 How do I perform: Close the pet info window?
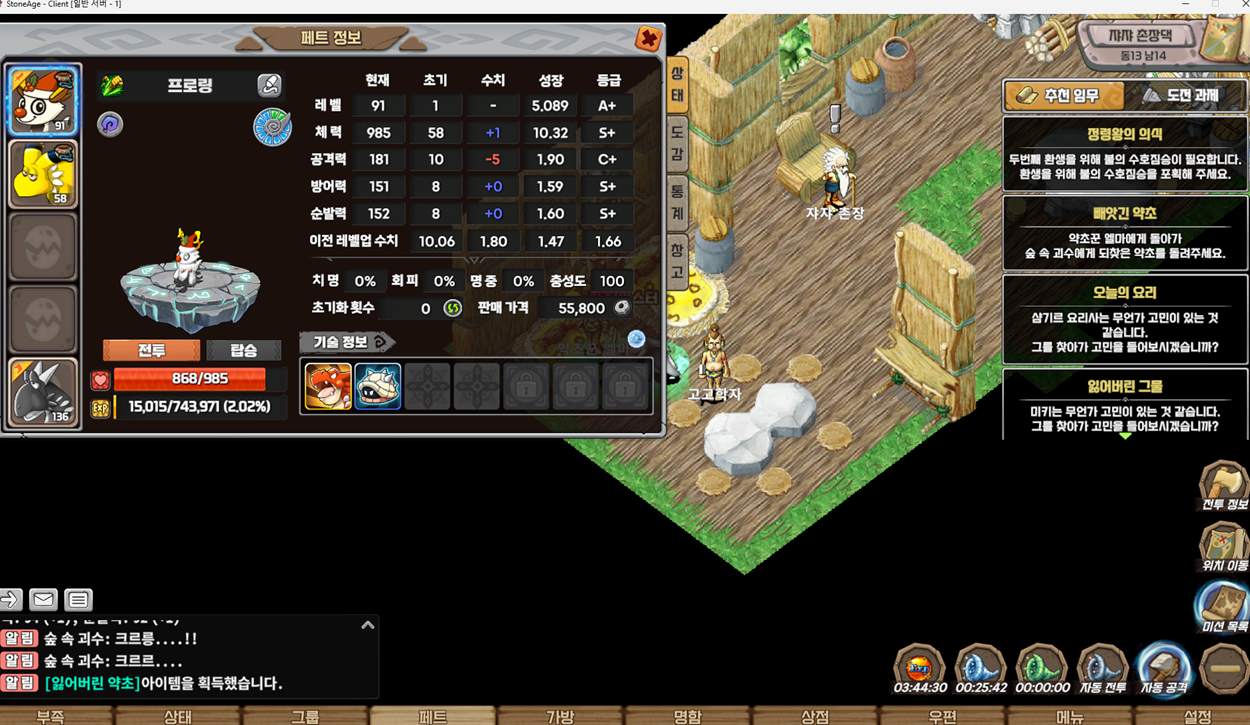click(648, 39)
